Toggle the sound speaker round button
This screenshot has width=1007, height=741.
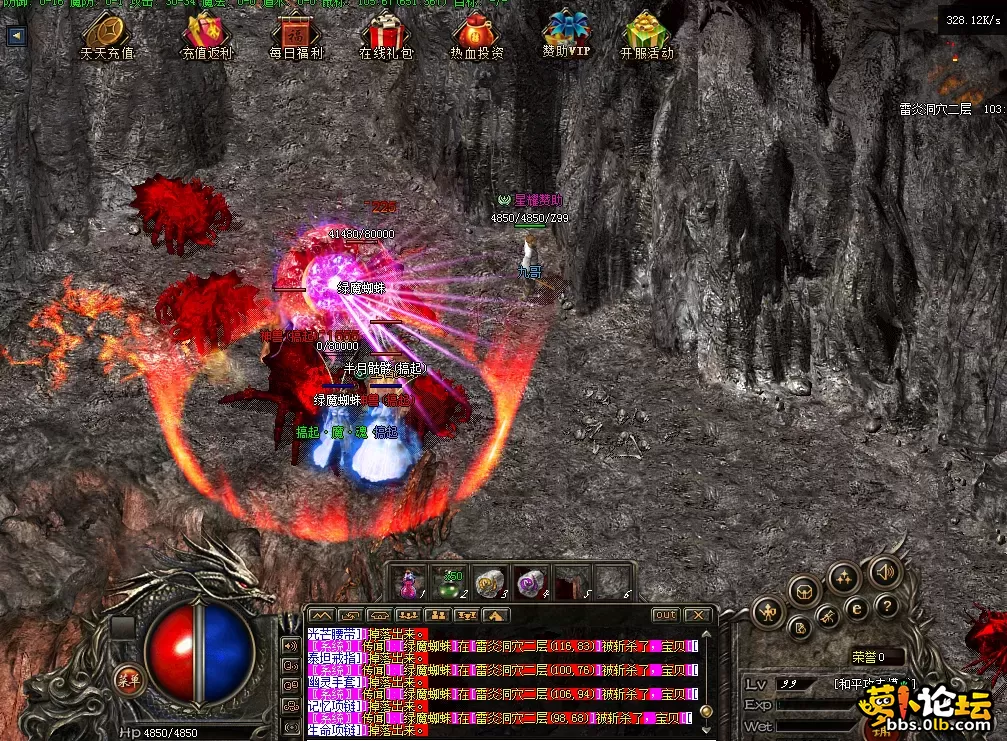[884, 572]
